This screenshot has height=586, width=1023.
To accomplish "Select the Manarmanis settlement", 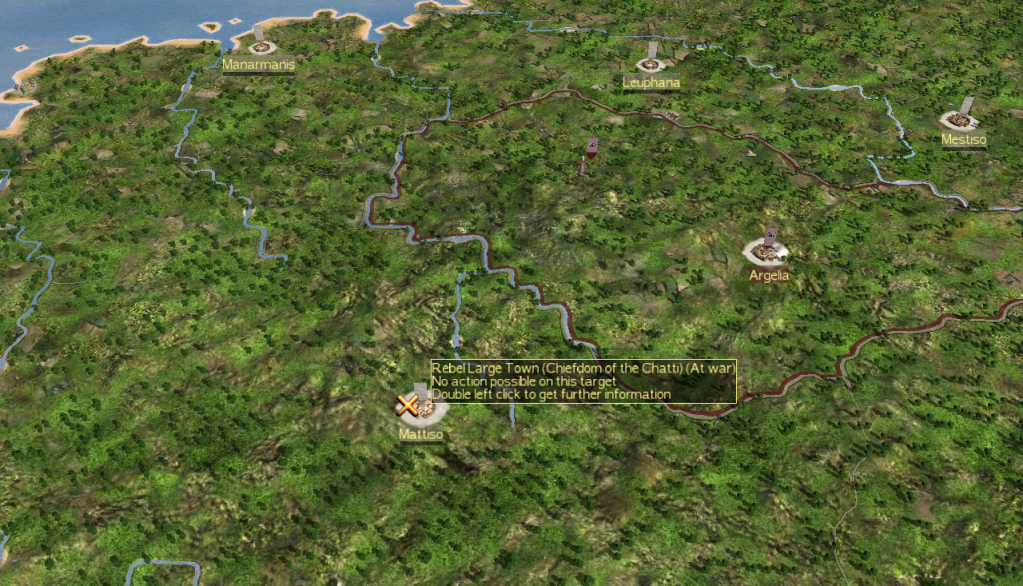I will tap(260, 46).
